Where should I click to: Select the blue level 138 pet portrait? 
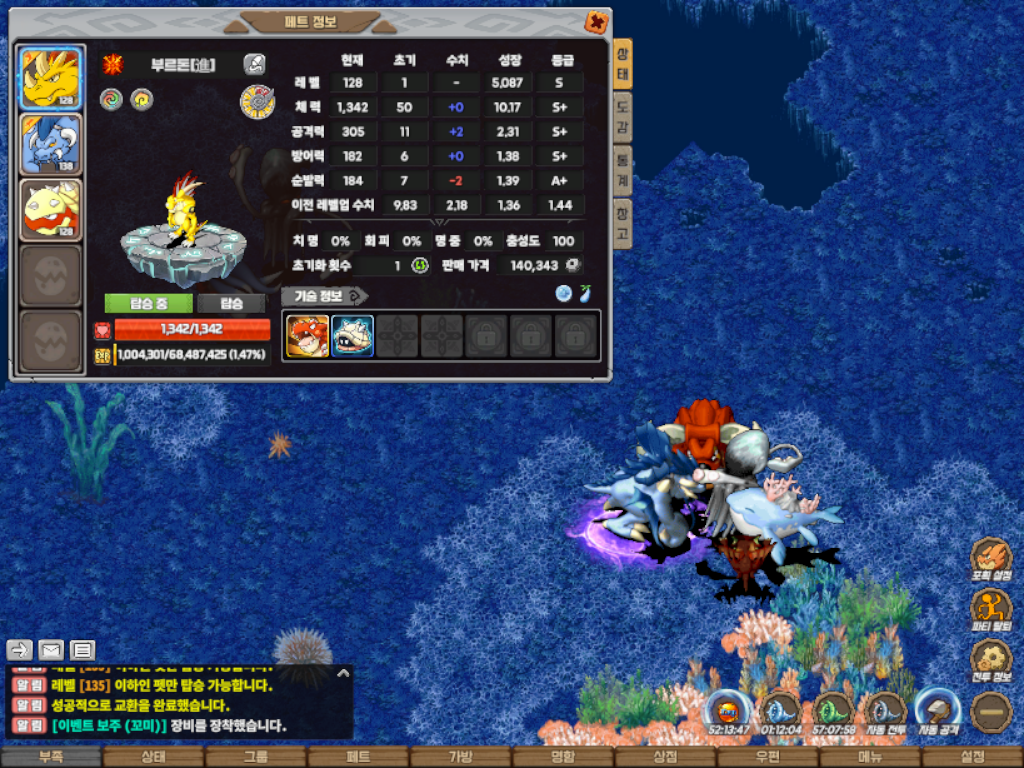click(50, 144)
